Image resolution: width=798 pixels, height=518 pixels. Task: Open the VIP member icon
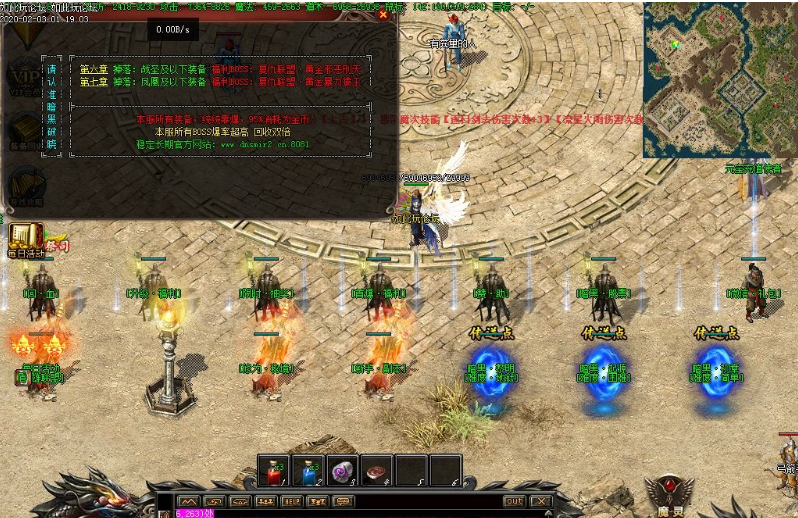point(20,75)
